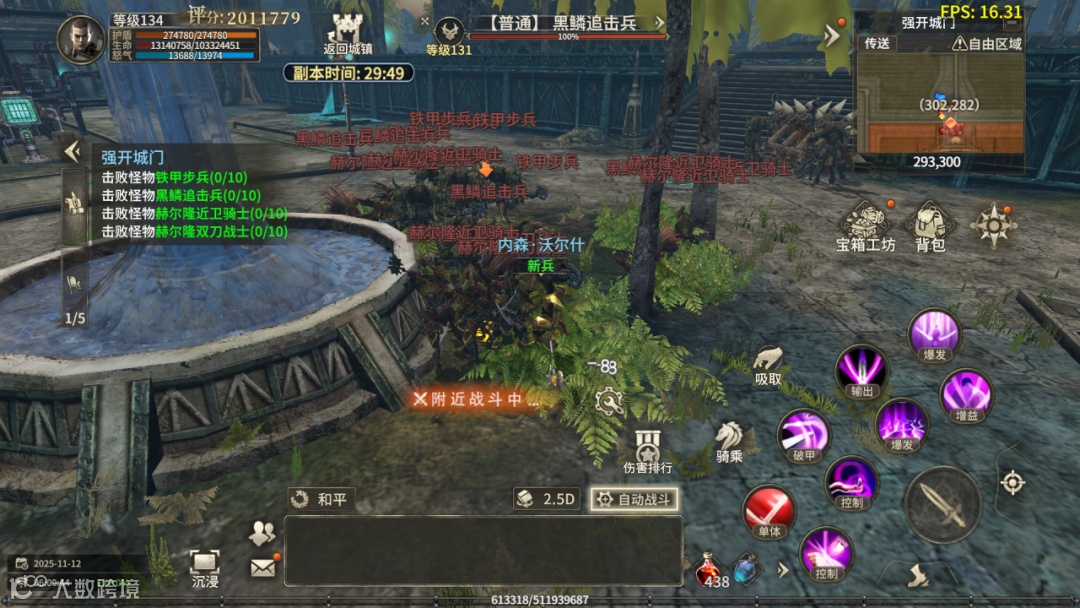The width and height of the screenshot is (1080, 608).
Task: Change the 和平 peace mode setting
Action: (320, 499)
